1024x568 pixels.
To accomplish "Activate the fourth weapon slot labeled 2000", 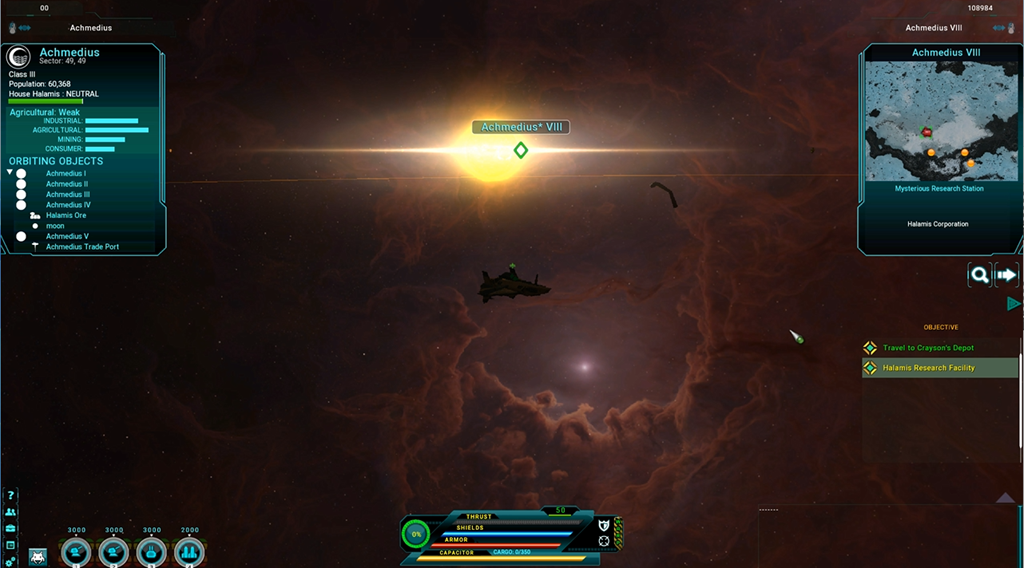I will coord(189,551).
